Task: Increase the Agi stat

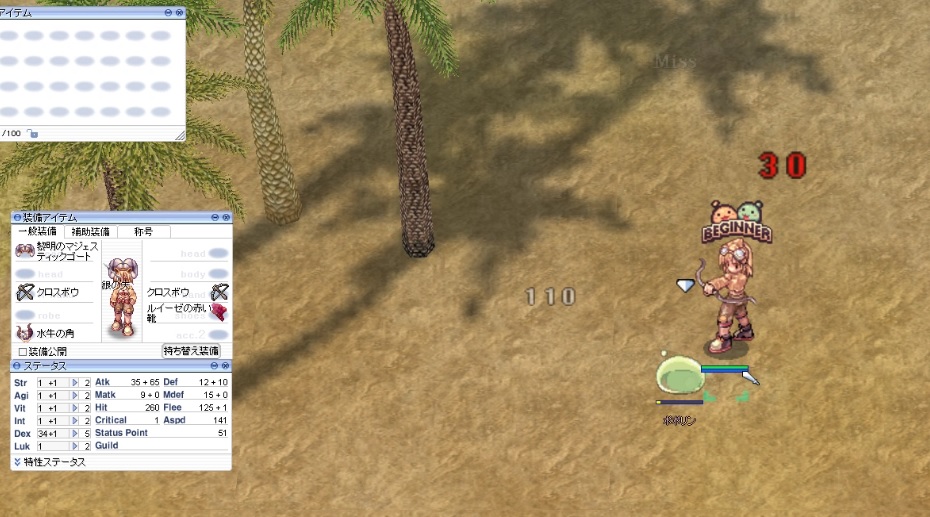Action: click(x=74, y=395)
